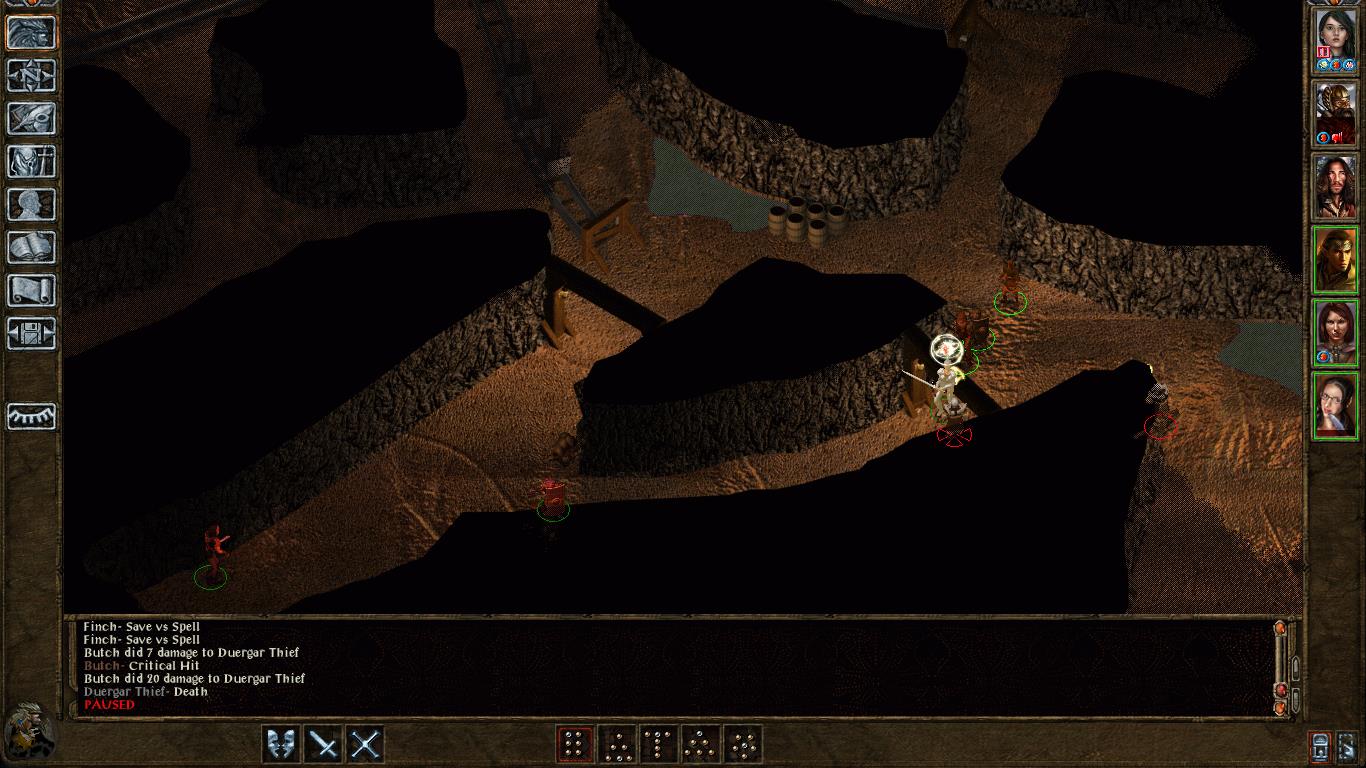Click the closed-eye button on the left sidebar
The width and height of the screenshot is (1366, 768).
[x=31, y=415]
